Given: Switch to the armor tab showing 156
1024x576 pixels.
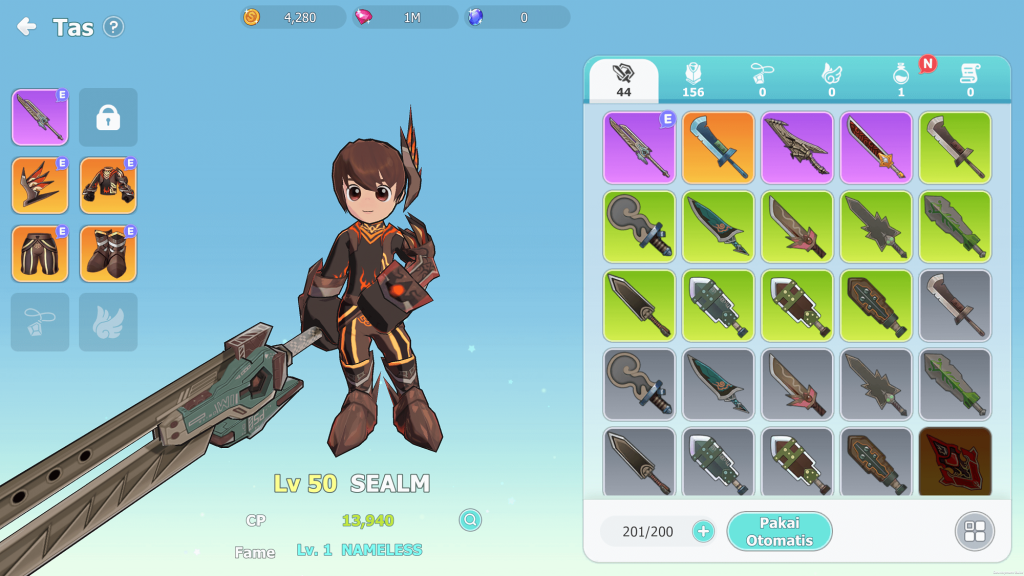Looking at the screenshot, I should pos(693,80).
